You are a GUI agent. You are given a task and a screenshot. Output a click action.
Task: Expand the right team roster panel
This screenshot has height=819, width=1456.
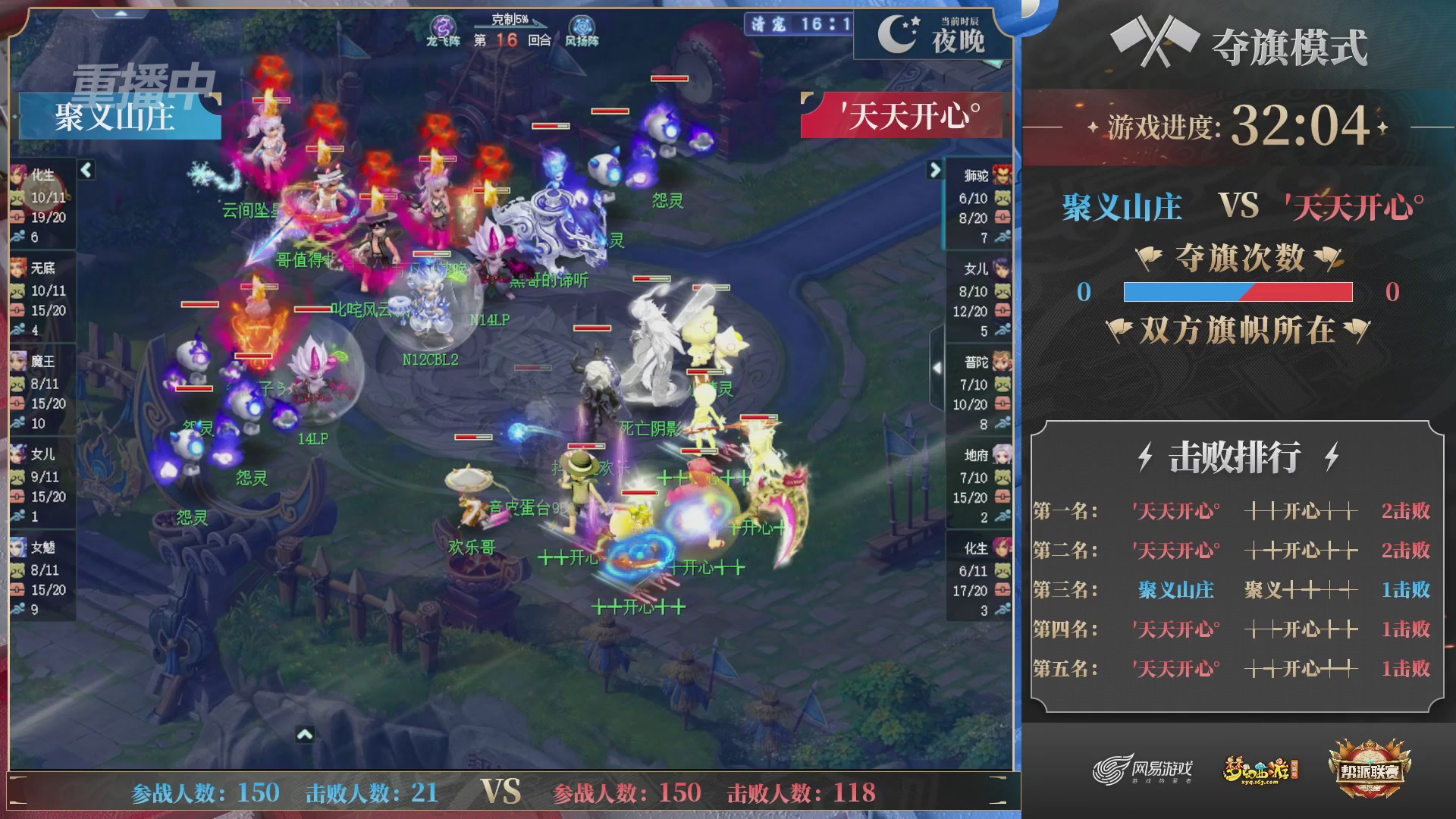coord(934,171)
